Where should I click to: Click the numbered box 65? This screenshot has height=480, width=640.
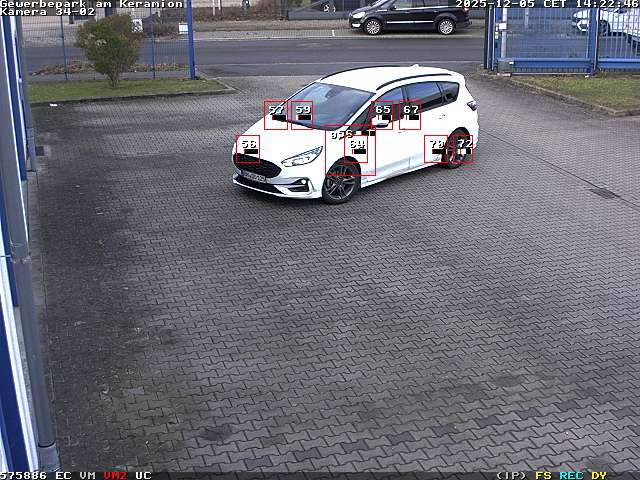pyautogui.click(x=382, y=114)
